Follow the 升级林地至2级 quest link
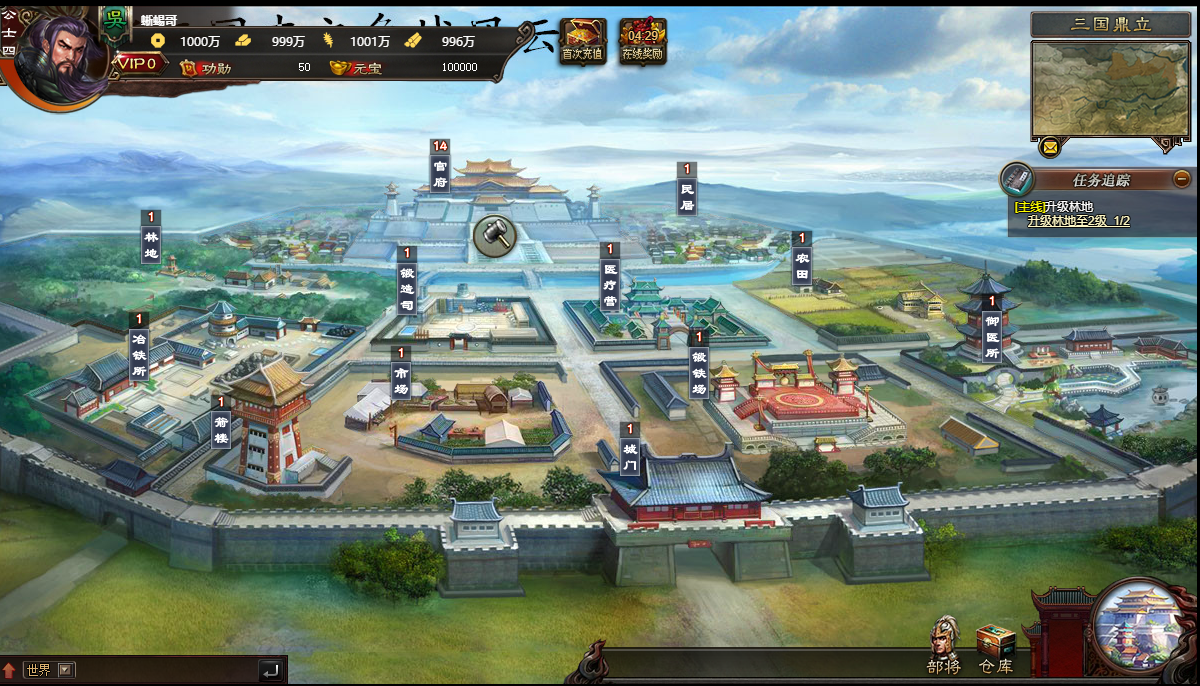1200x686 pixels. tap(1078, 221)
